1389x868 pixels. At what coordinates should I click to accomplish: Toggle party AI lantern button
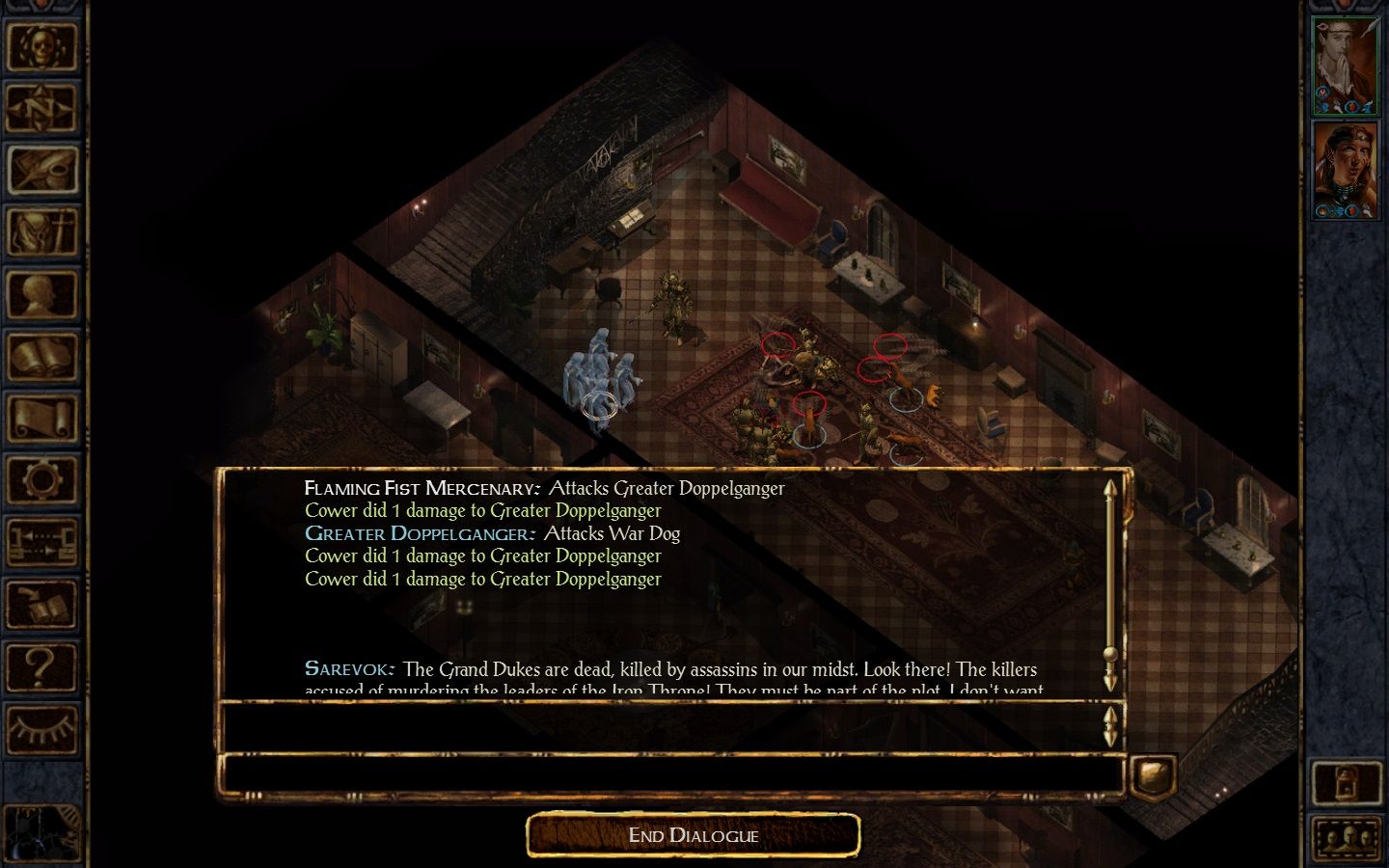click(1346, 783)
